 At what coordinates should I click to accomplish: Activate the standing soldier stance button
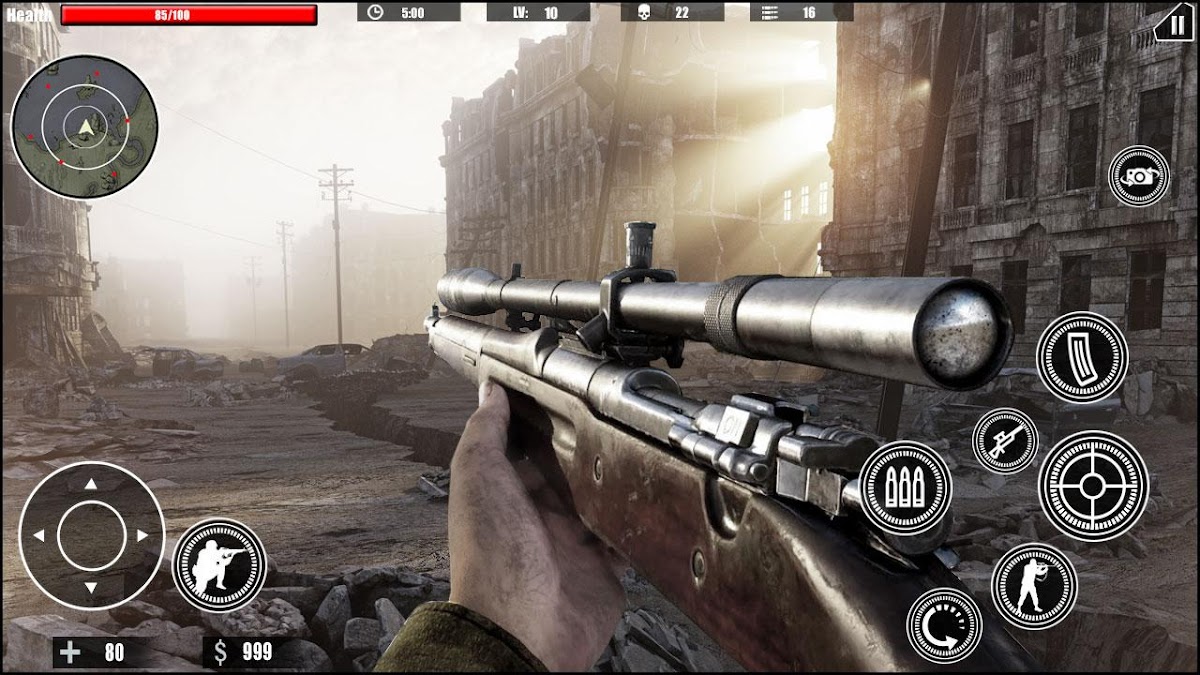(1034, 586)
